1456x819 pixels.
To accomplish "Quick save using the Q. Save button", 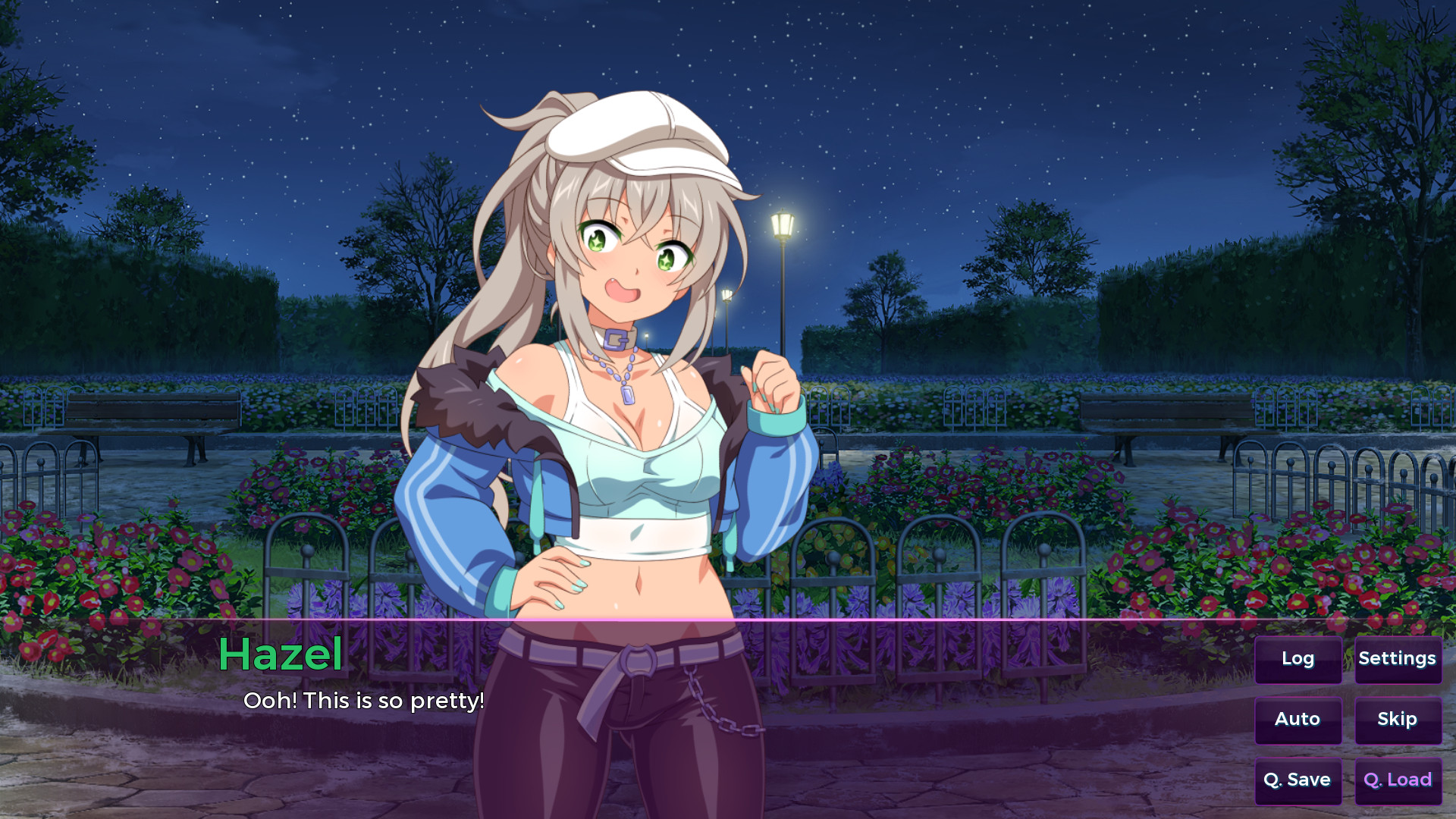I will coord(1298,780).
